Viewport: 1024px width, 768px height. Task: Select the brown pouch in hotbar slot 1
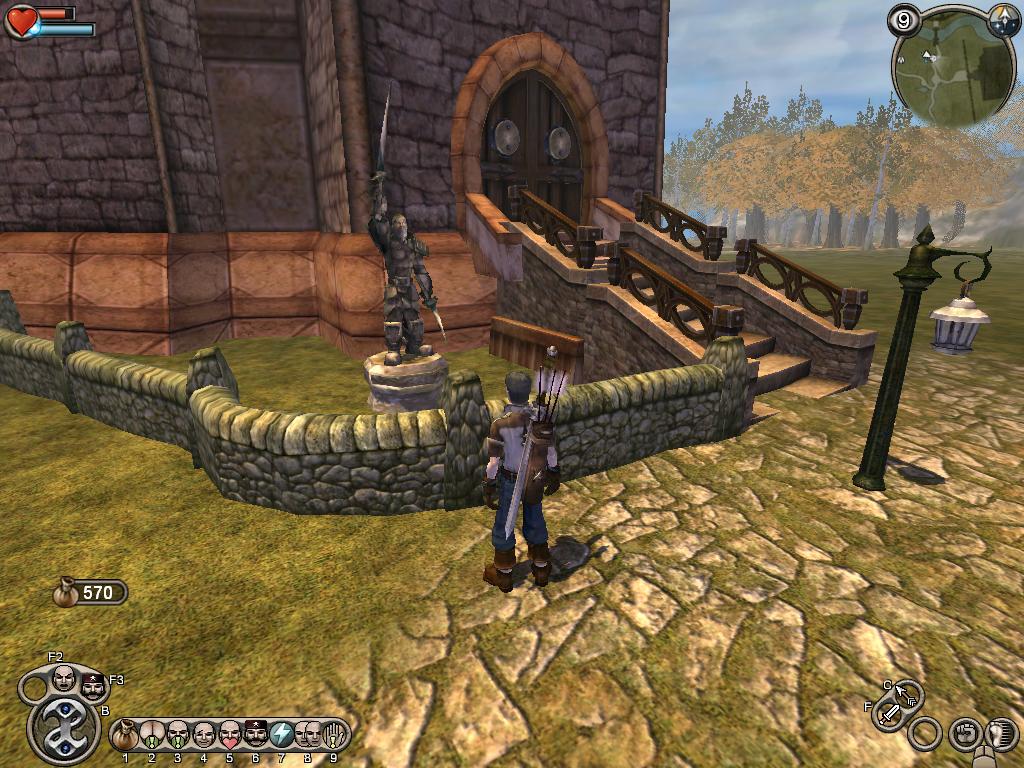click(x=126, y=736)
